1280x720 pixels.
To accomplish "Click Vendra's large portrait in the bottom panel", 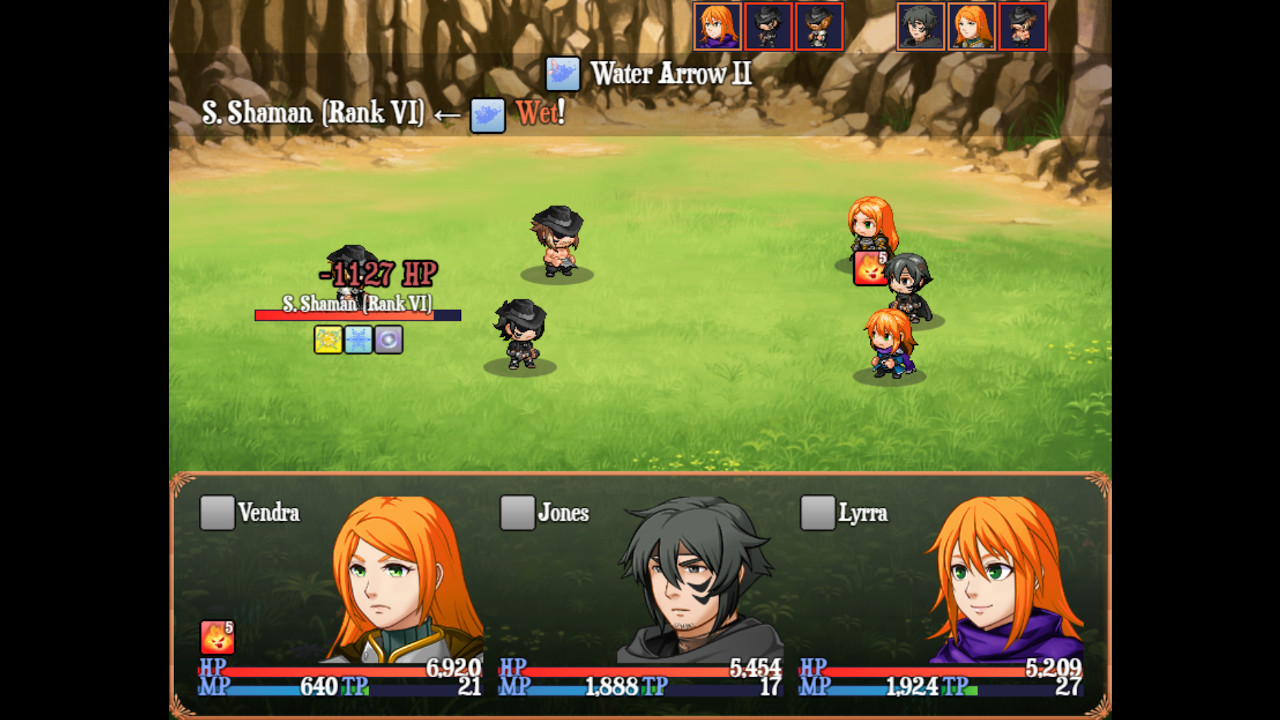I will click(x=390, y=580).
